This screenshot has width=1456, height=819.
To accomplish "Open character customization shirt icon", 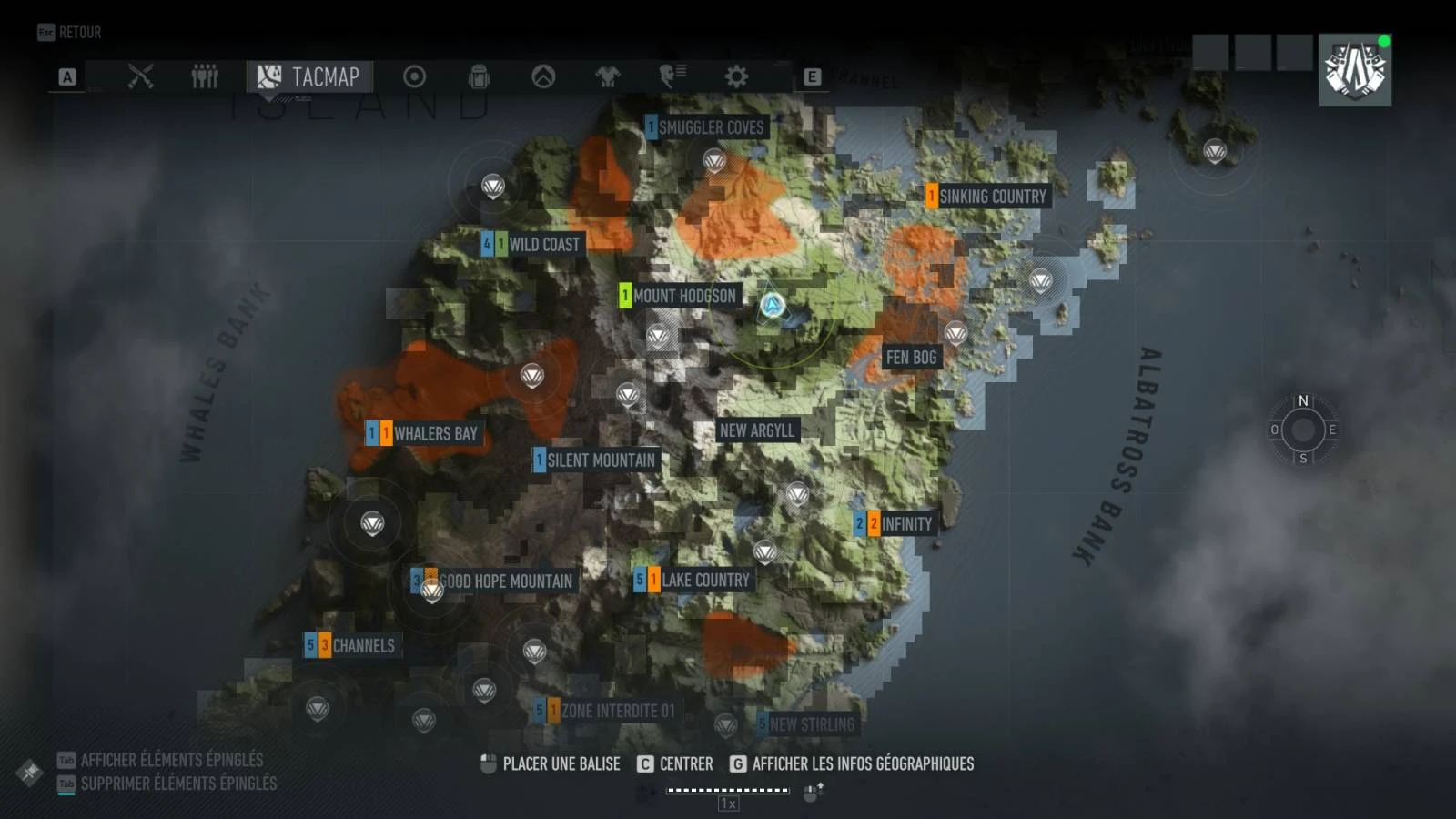I will (x=606, y=76).
